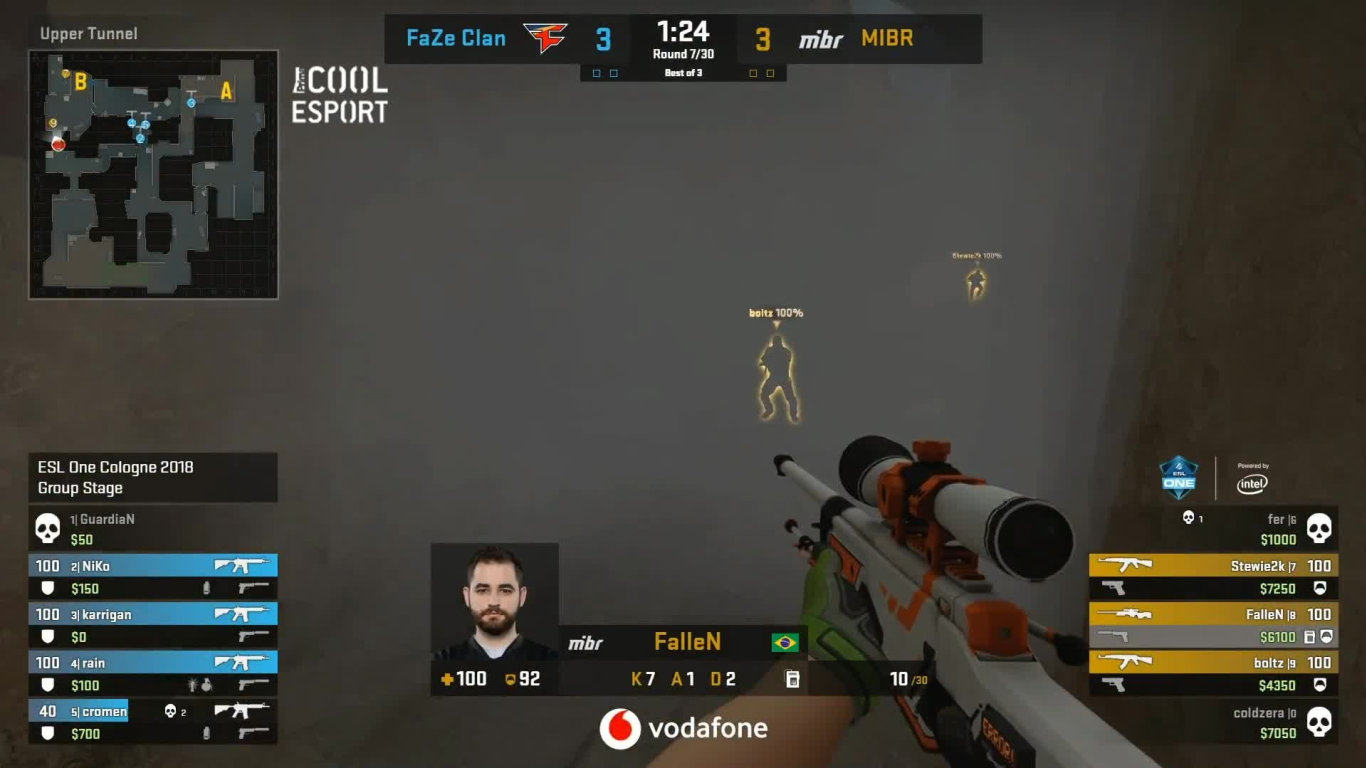Open the Round 7/30 details panel
The width and height of the screenshot is (1366, 768).
(684, 55)
